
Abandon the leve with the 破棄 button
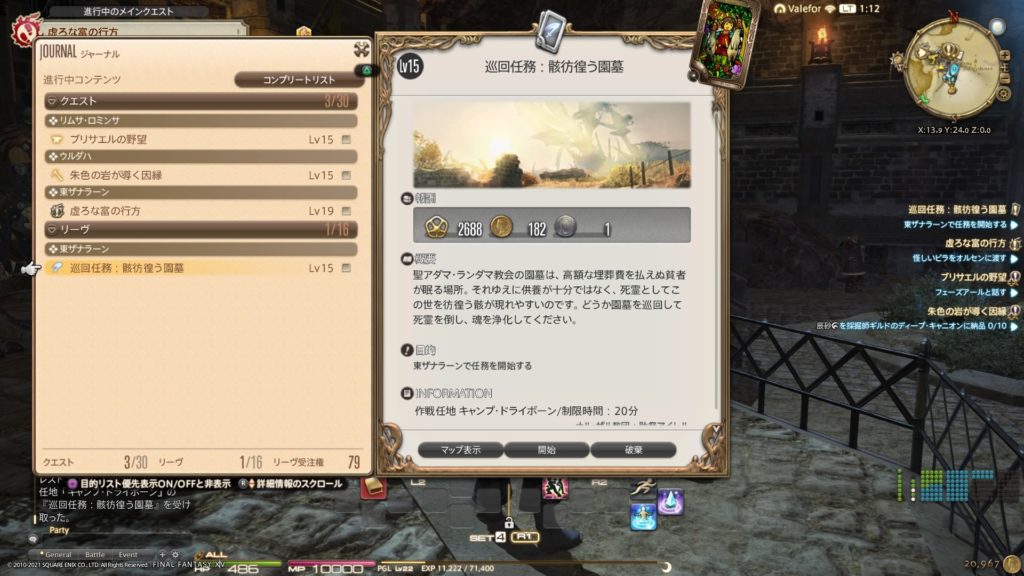tap(633, 450)
